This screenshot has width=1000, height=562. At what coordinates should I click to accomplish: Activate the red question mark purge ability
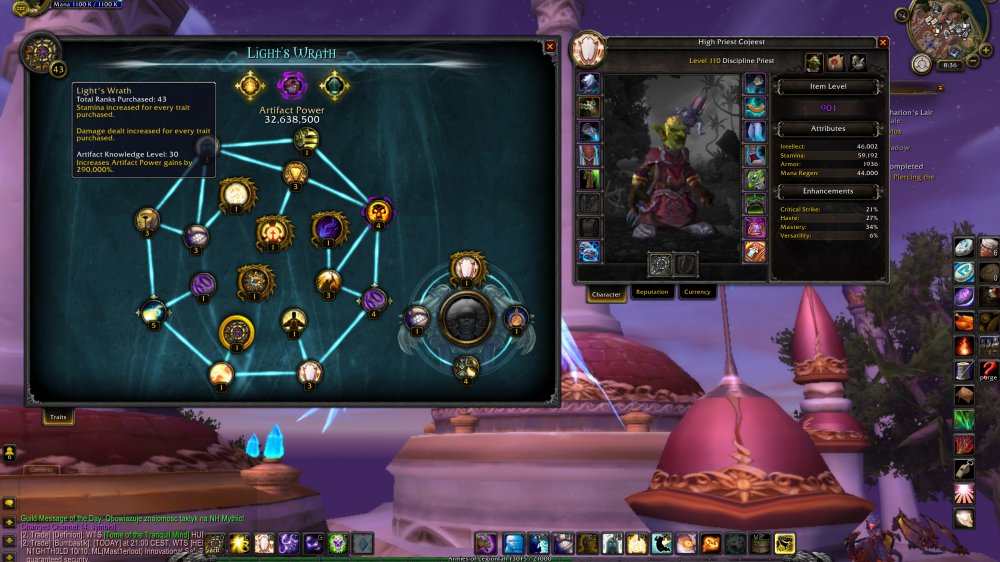point(990,370)
